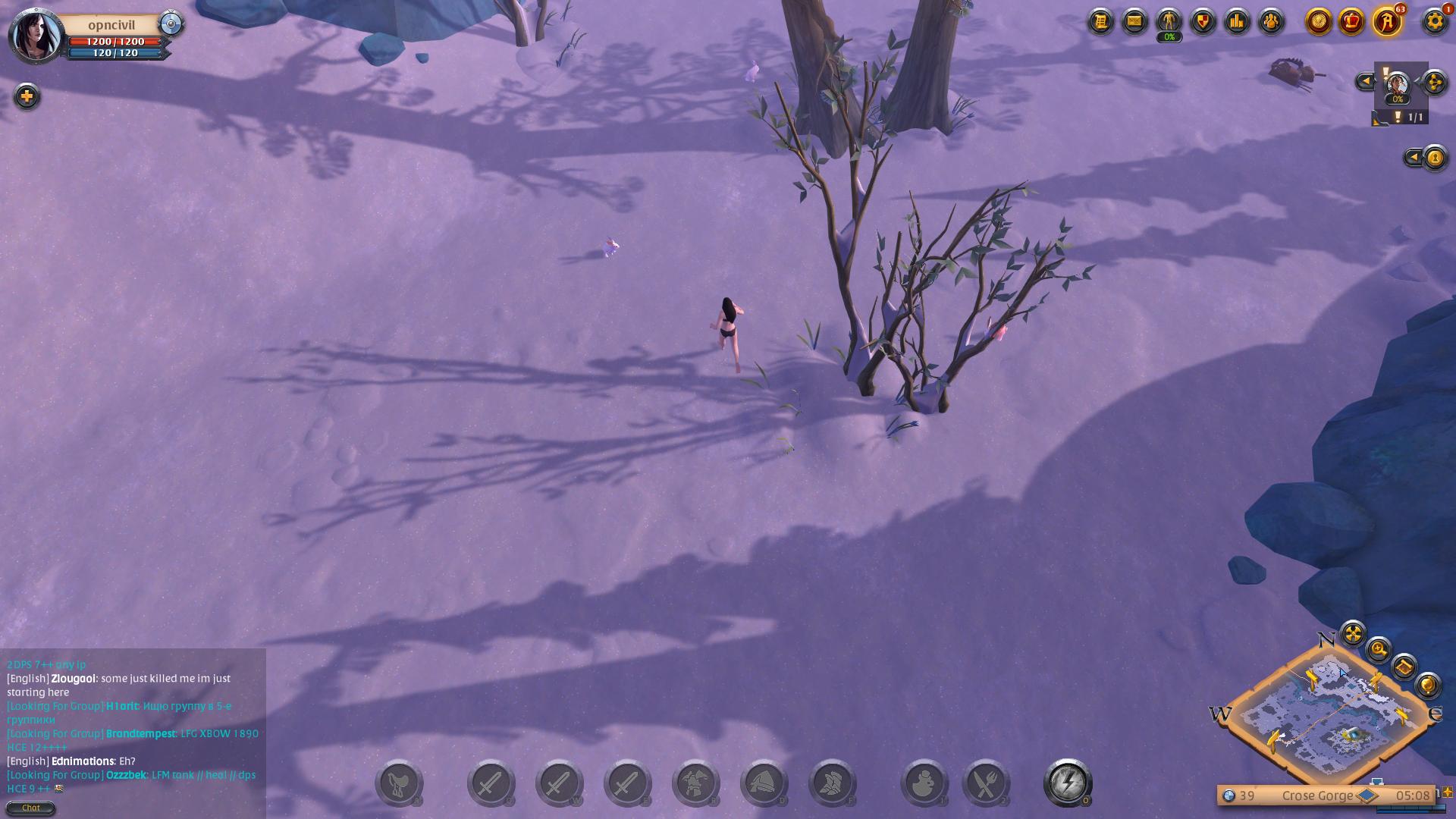Viewport: 1456px width, 819px height.
Task: Open the scroll icon in top bar
Action: point(1100,21)
